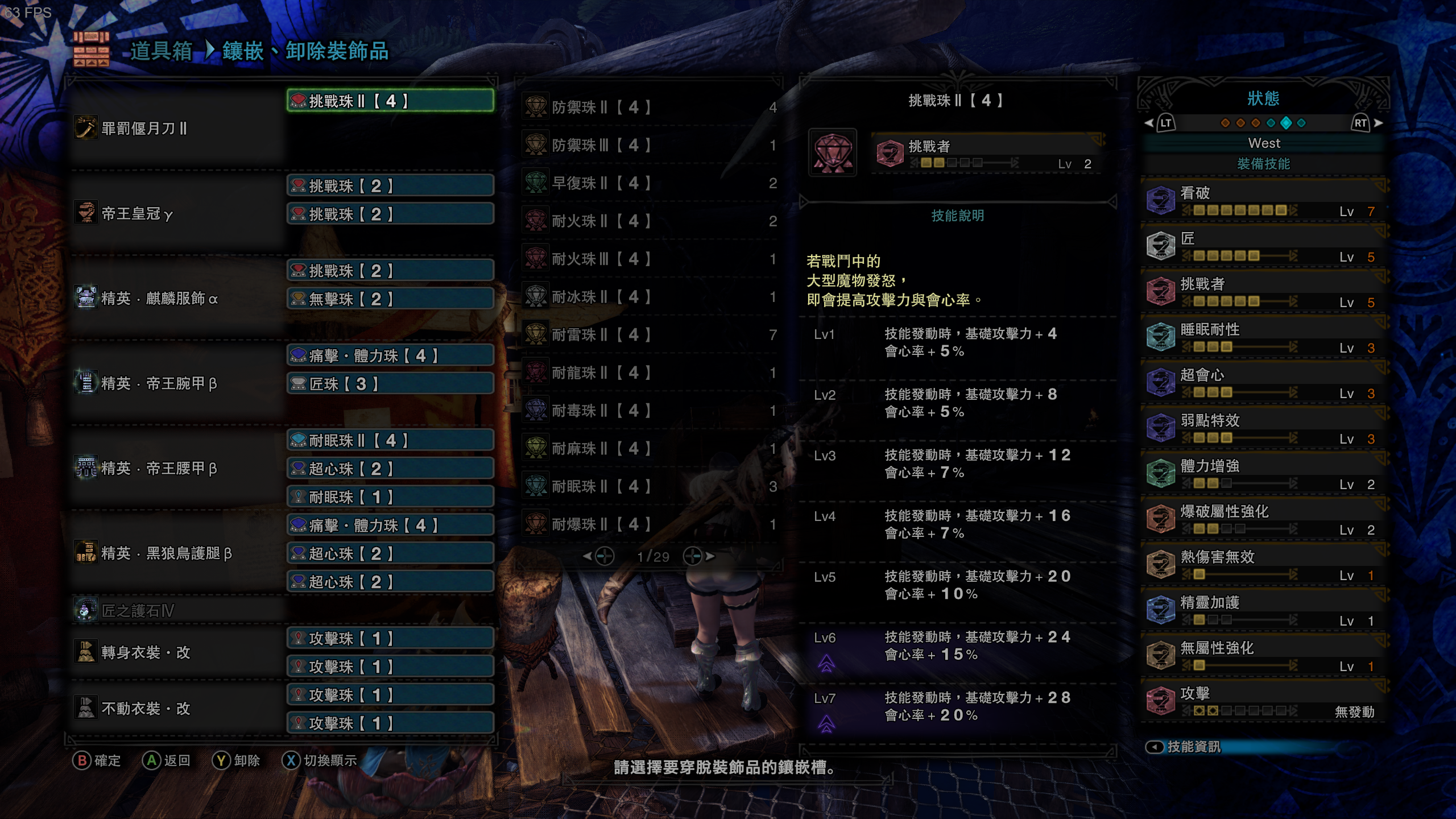Select the 爆破屬性強化 skill entry
Viewport: 1456px width, 819px height.
tap(1264, 519)
